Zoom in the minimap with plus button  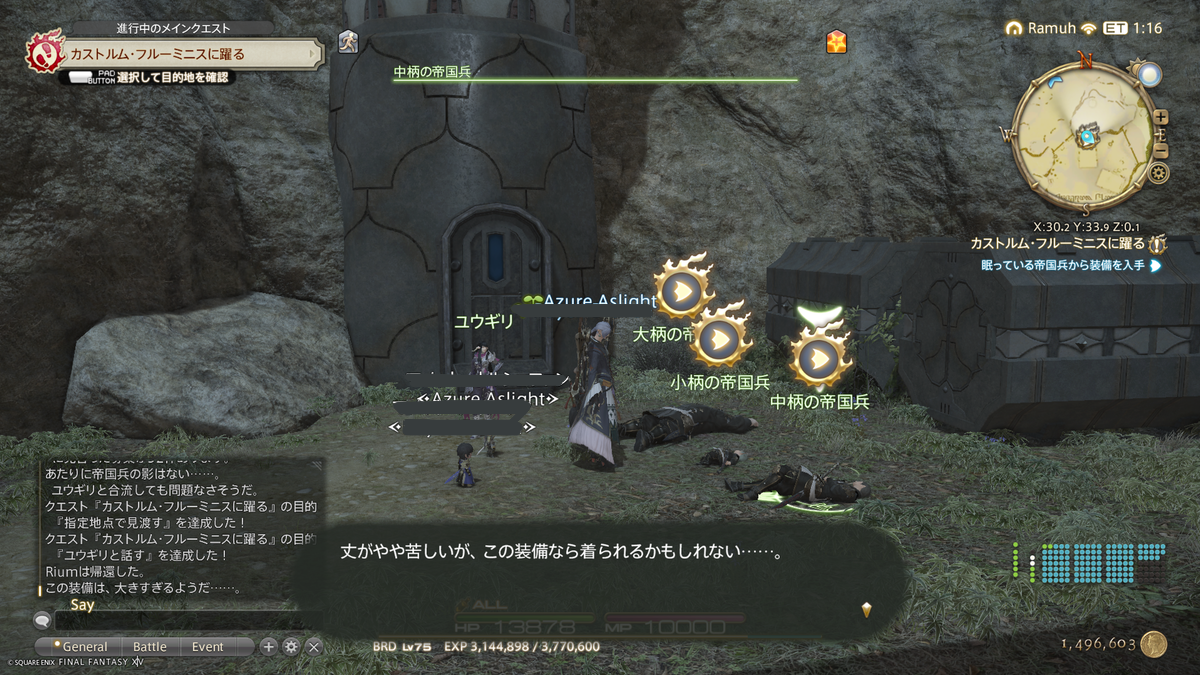(x=1161, y=117)
